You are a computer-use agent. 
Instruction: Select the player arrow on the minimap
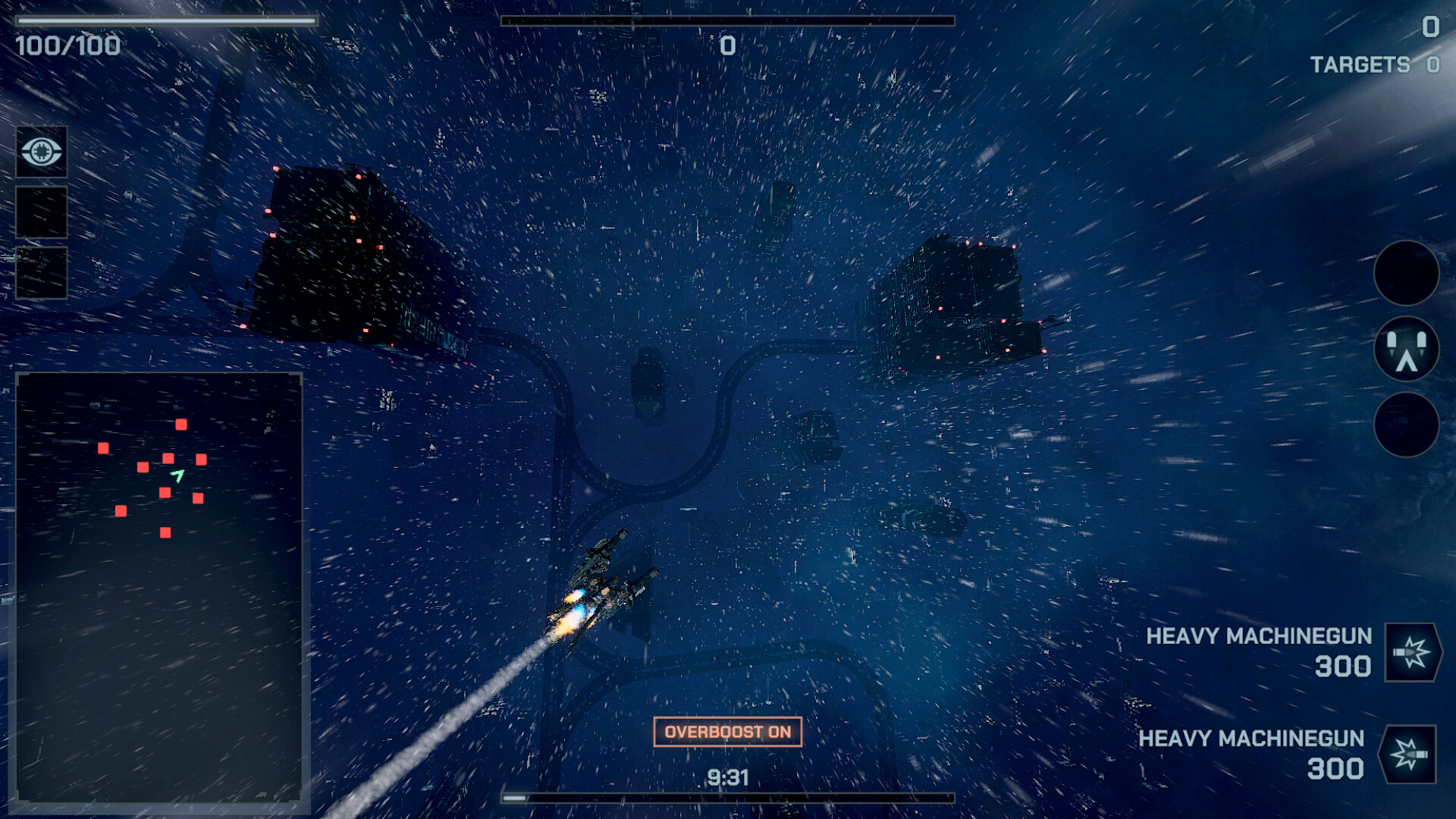pyautogui.click(x=177, y=478)
